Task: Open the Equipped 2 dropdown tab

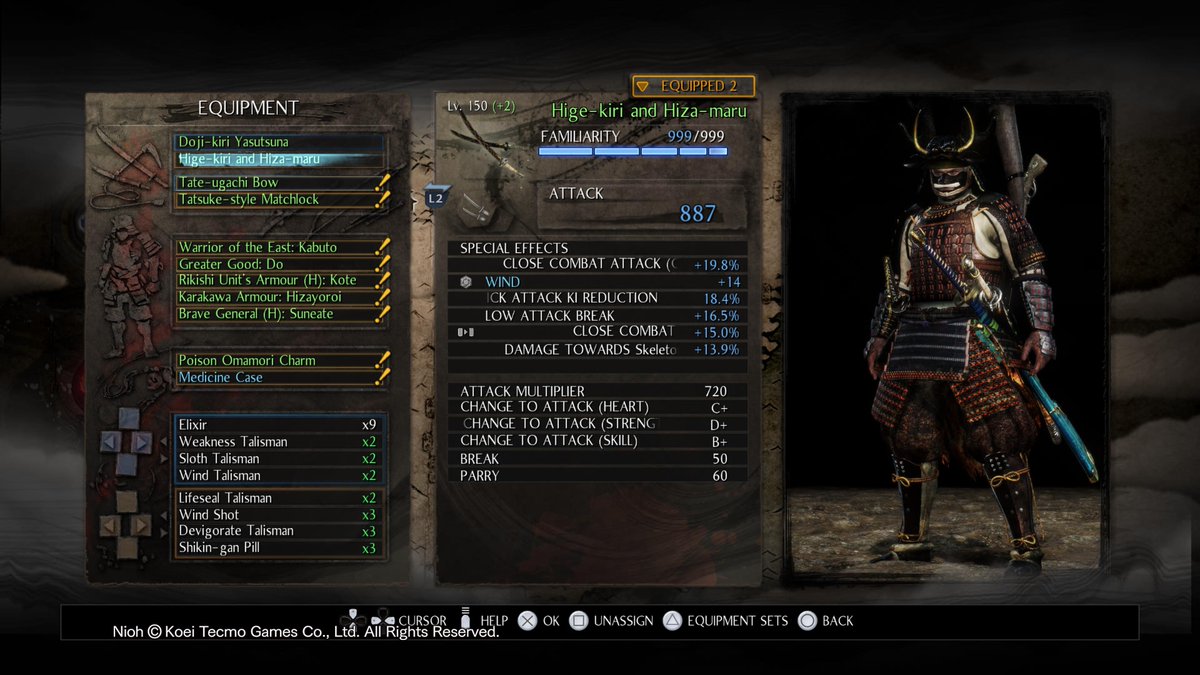Action: tap(693, 87)
